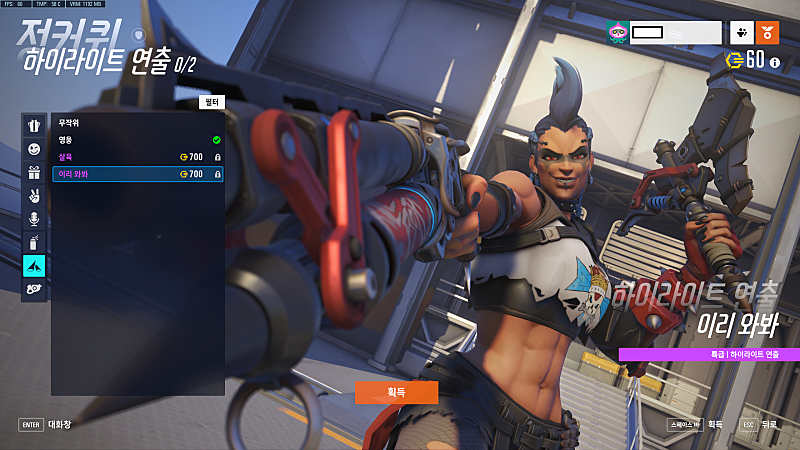Select the 이리 와봐 highlight intro row

(137, 174)
